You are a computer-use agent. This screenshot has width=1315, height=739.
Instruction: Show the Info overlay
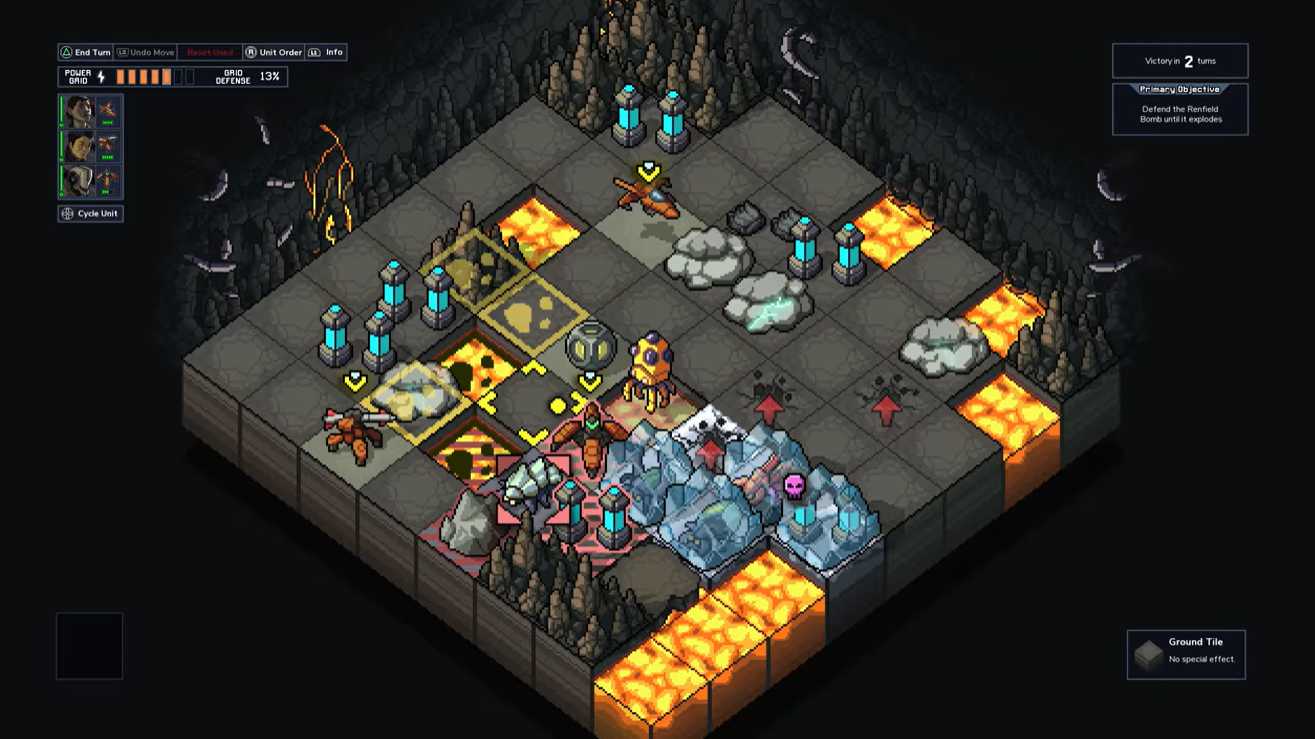pos(326,52)
